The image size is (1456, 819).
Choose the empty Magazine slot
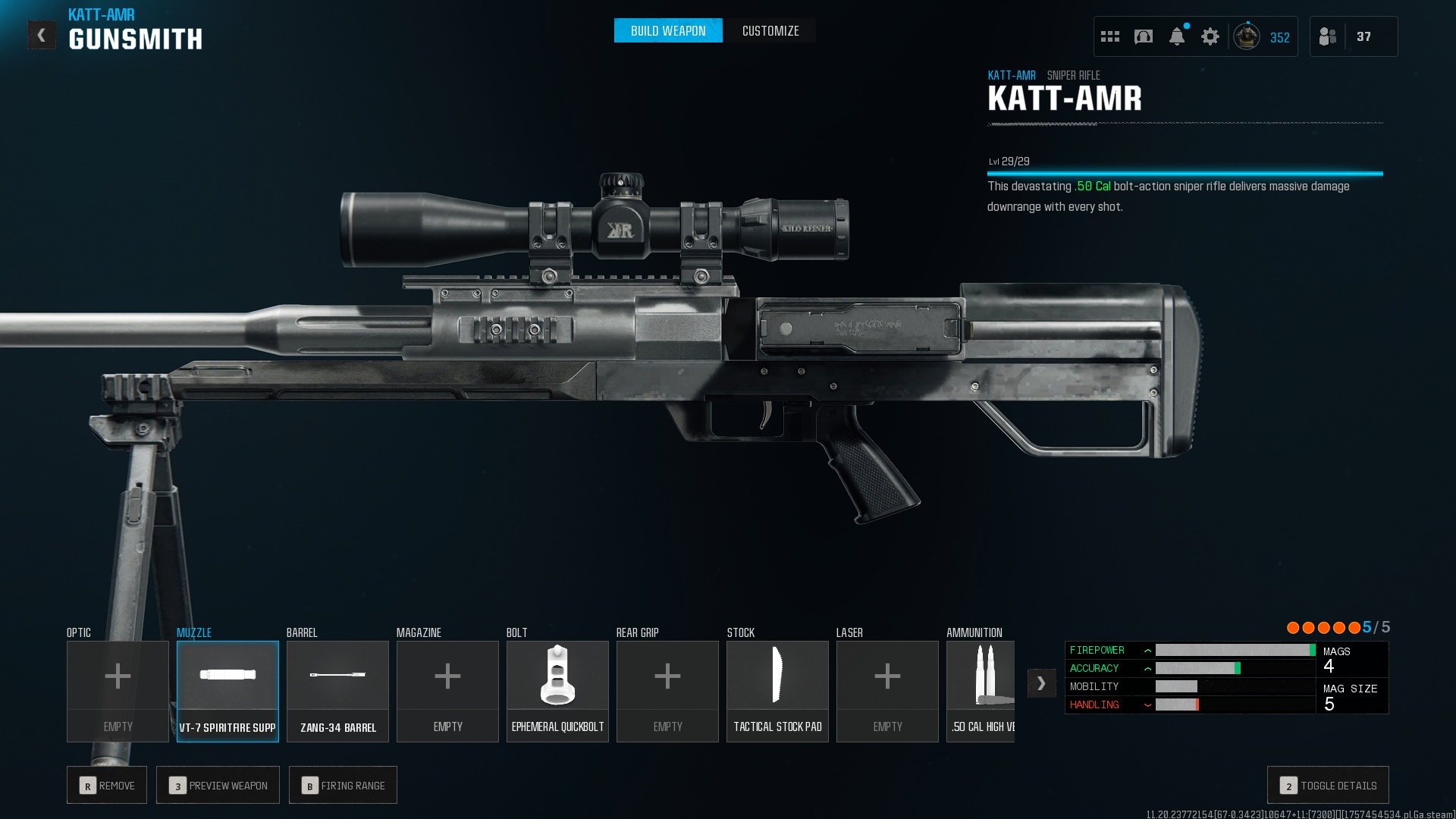[x=447, y=691]
